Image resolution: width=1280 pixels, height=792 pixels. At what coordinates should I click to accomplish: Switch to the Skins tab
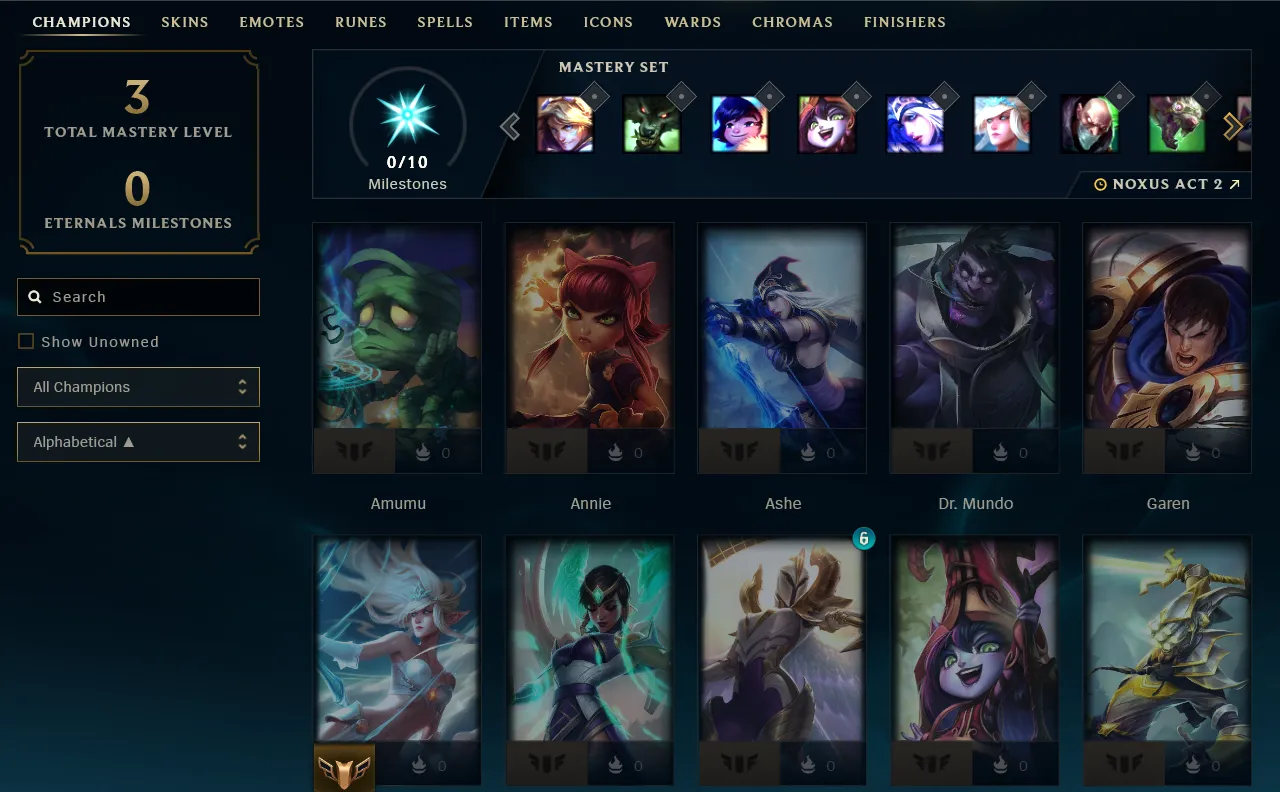[185, 22]
